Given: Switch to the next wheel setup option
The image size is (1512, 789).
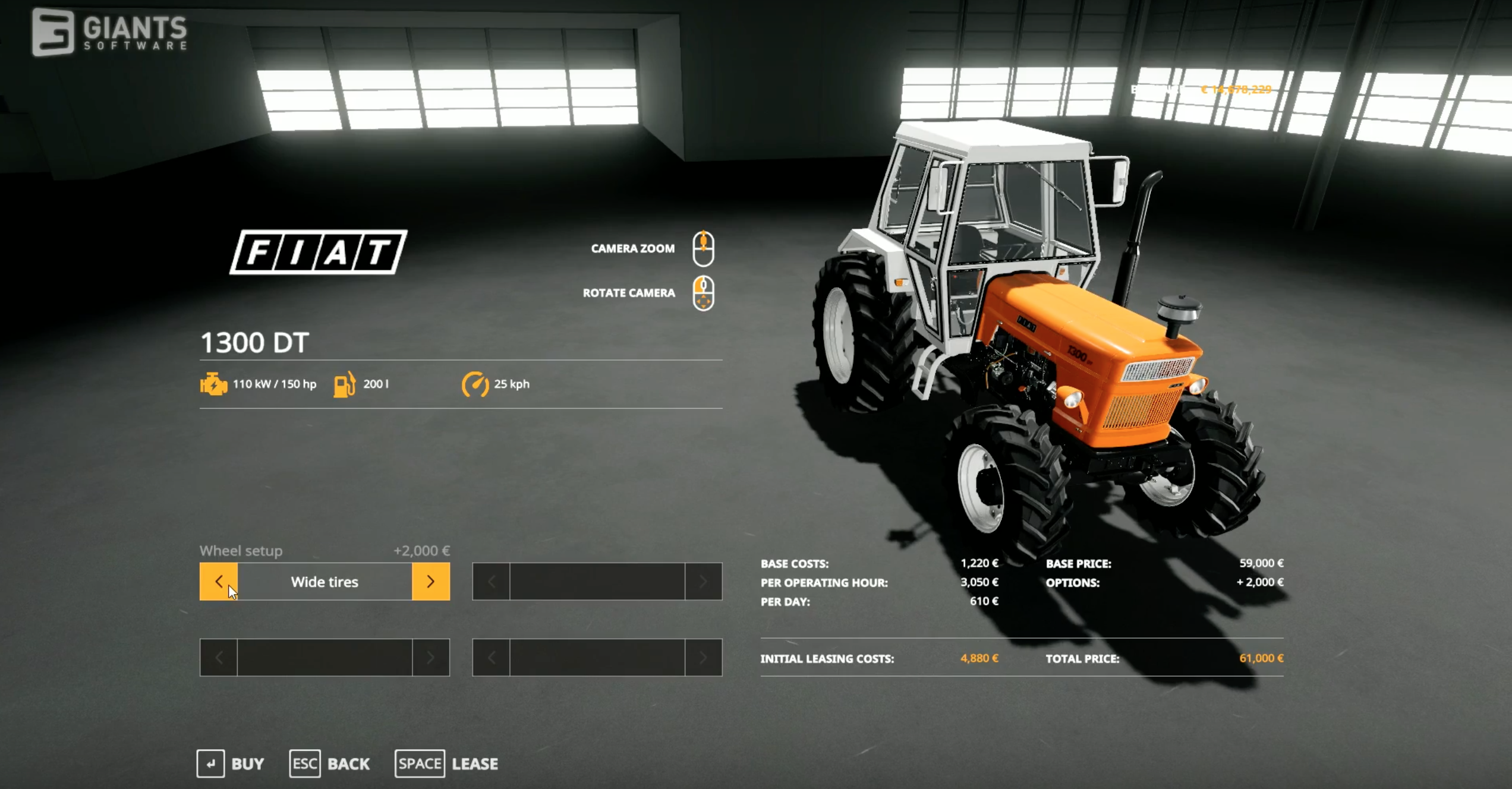Looking at the screenshot, I should click(431, 581).
